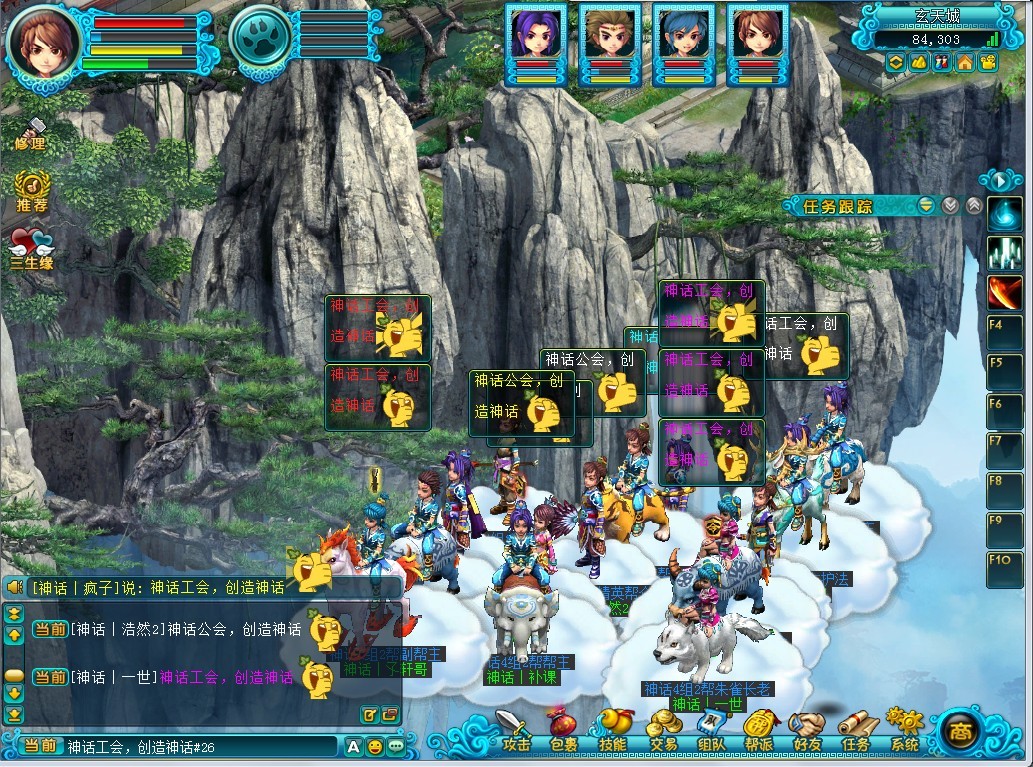Open the 技能 skills panel
Image resolution: width=1033 pixels, height=767 pixels.
pyautogui.click(x=612, y=730)
